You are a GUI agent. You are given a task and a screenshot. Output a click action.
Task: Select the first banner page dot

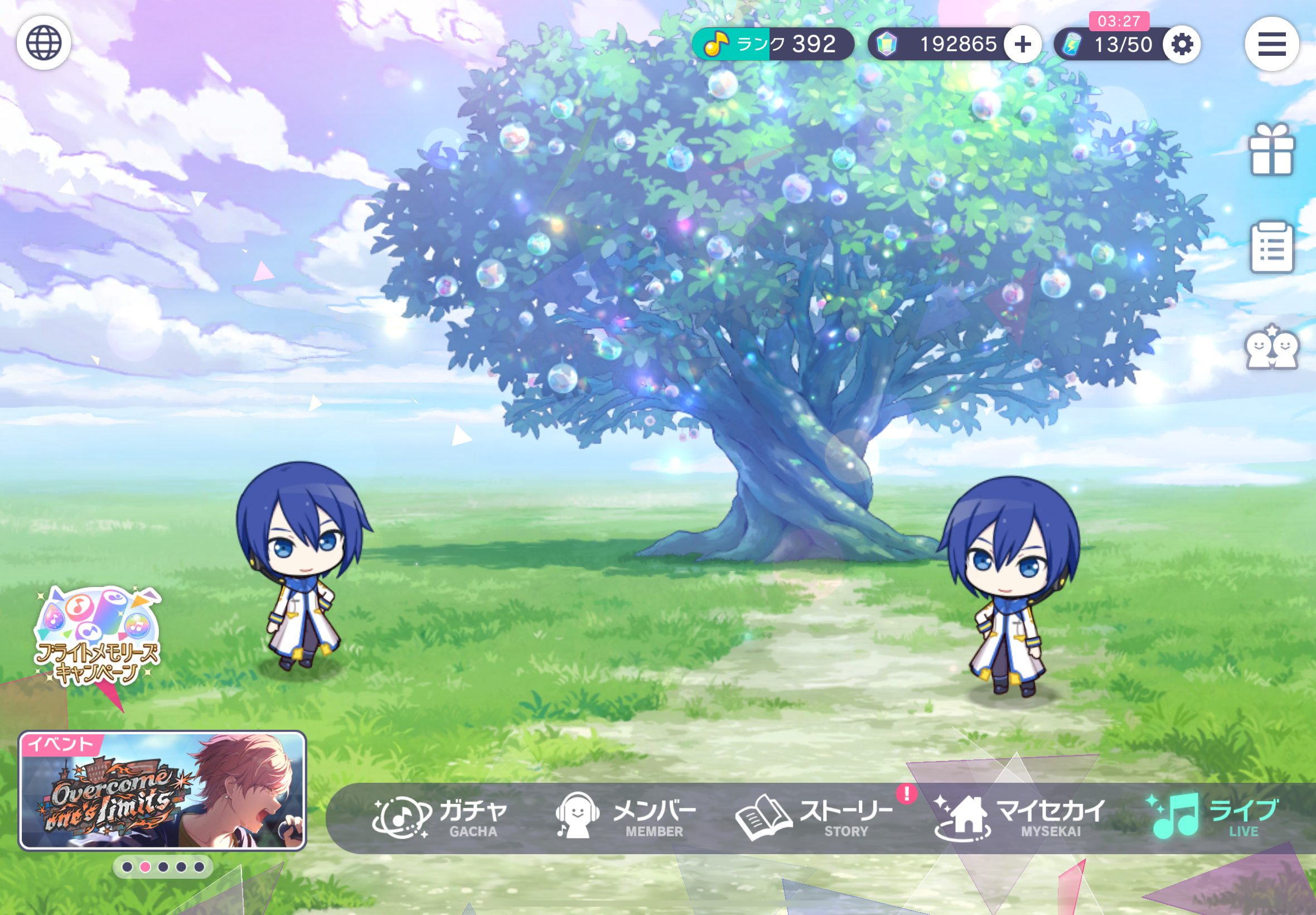pyautogui.click(x=127, y=867)
